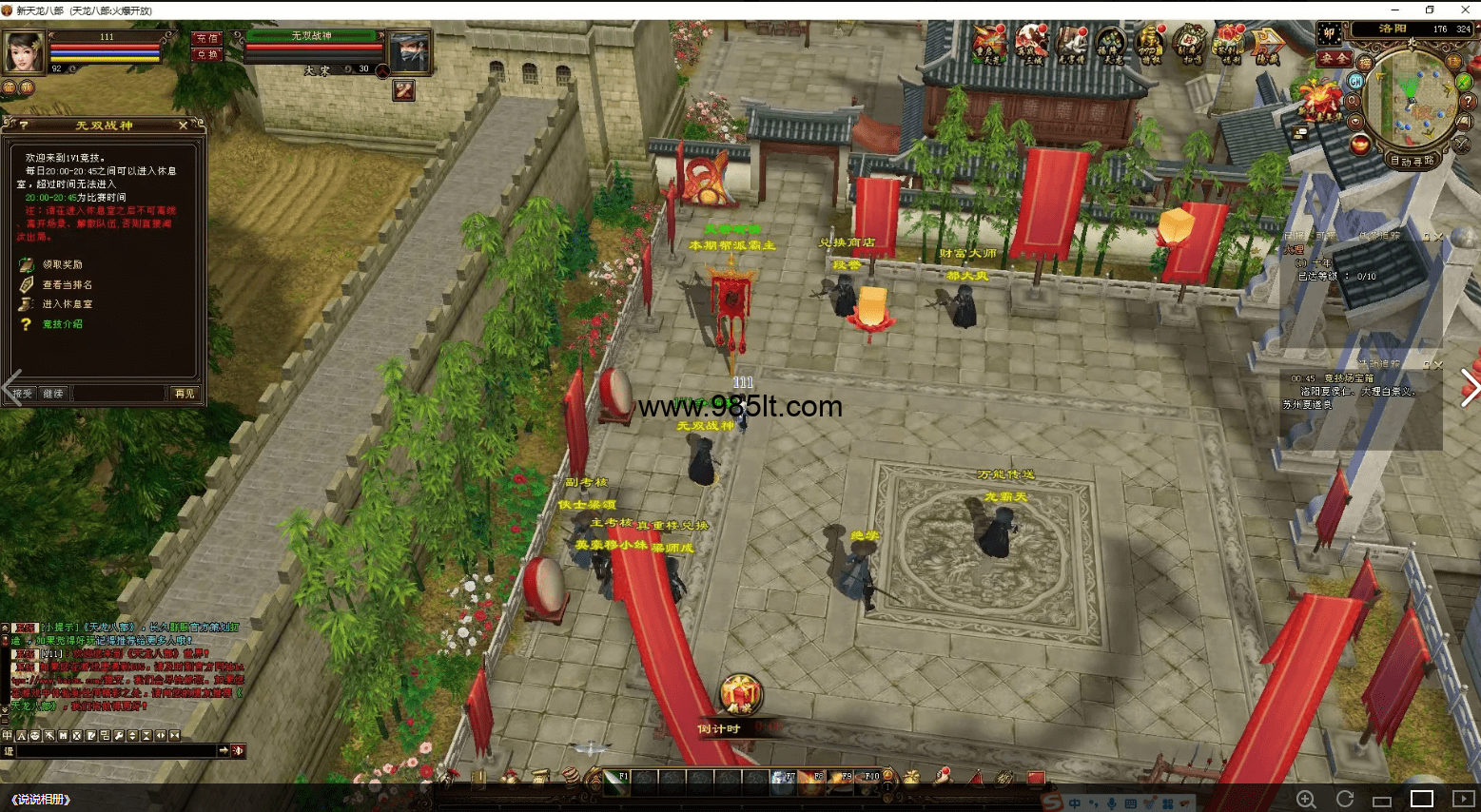Click the player's portrait avatar

25,51
